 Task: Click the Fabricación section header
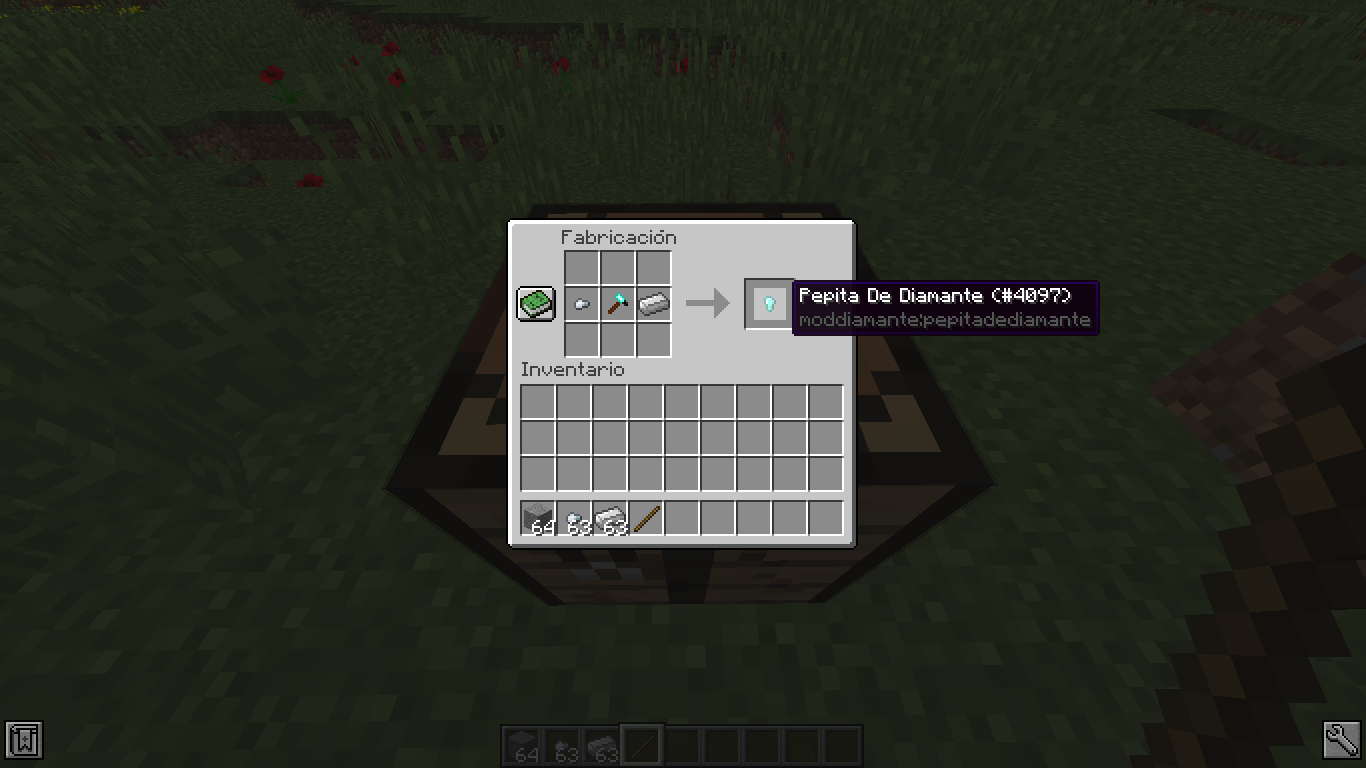pyautogui.click(x=617, y=237)
